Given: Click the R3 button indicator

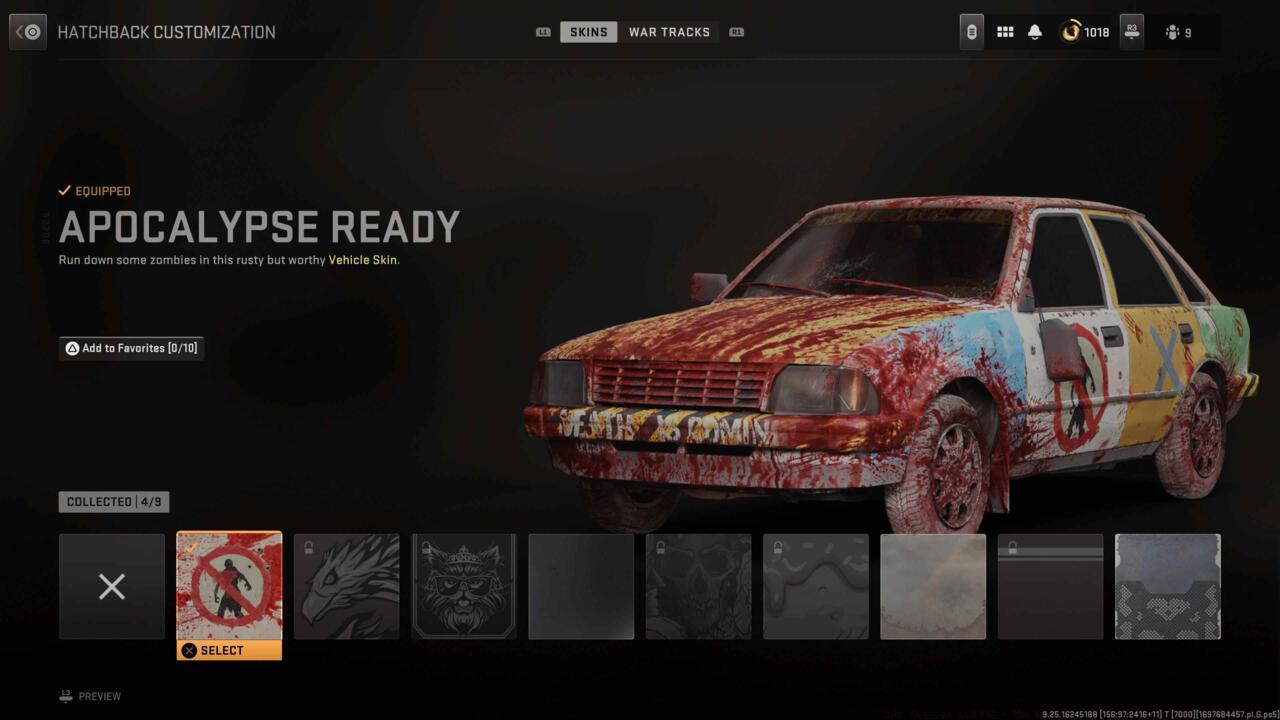Looking at the screenshot, I should 1131,31.
